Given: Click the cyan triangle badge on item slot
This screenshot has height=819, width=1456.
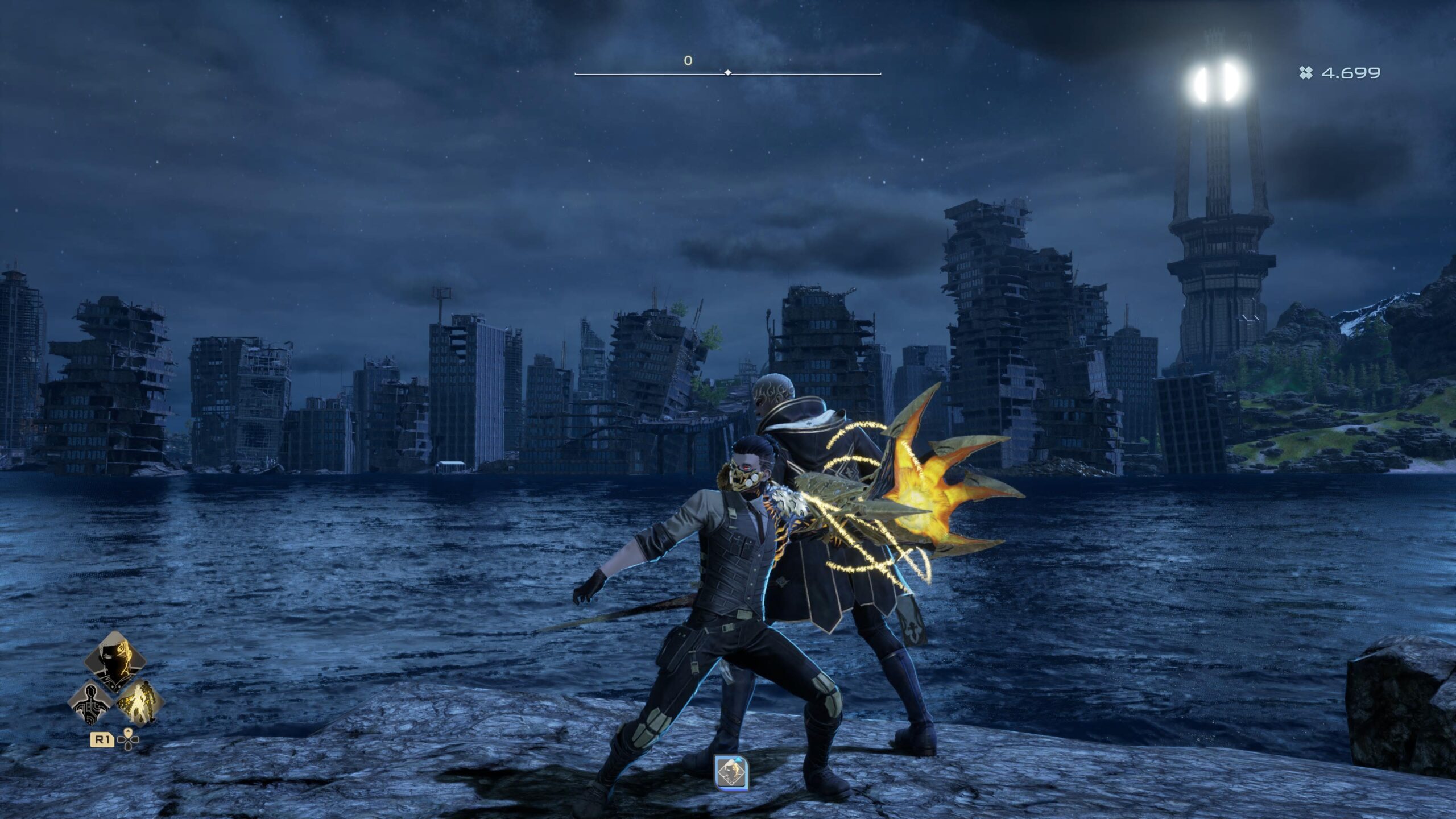Looking at the screenshot, I should pos(738,760).
